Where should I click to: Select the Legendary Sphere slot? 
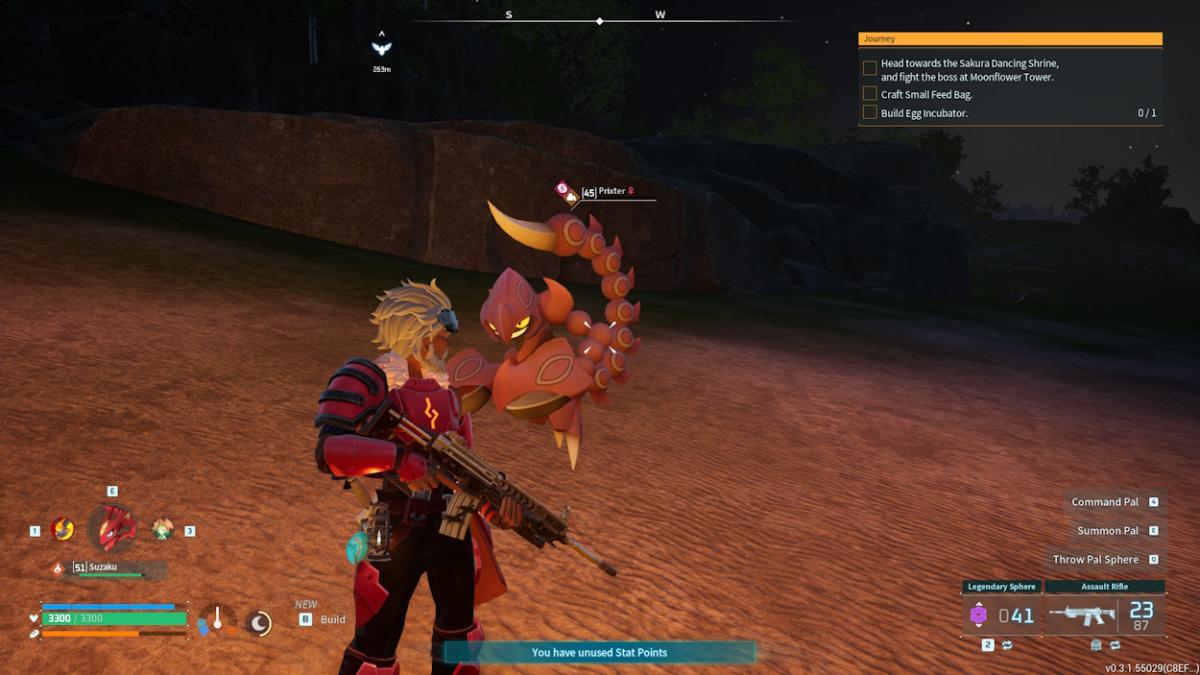tap(1001, 614)
